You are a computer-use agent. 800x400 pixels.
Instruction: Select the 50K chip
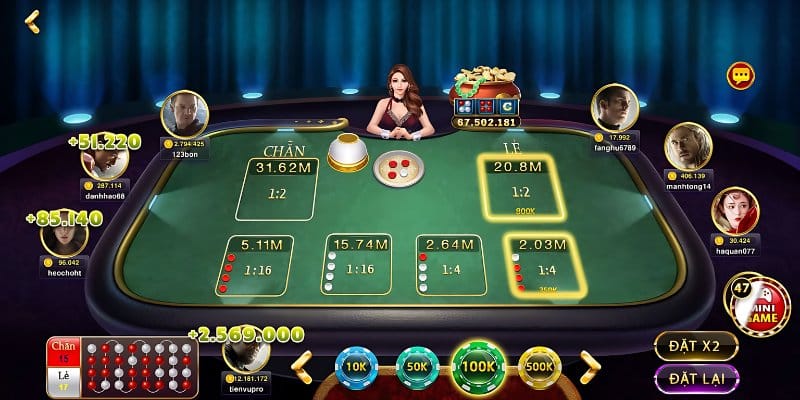pos(417,366)
